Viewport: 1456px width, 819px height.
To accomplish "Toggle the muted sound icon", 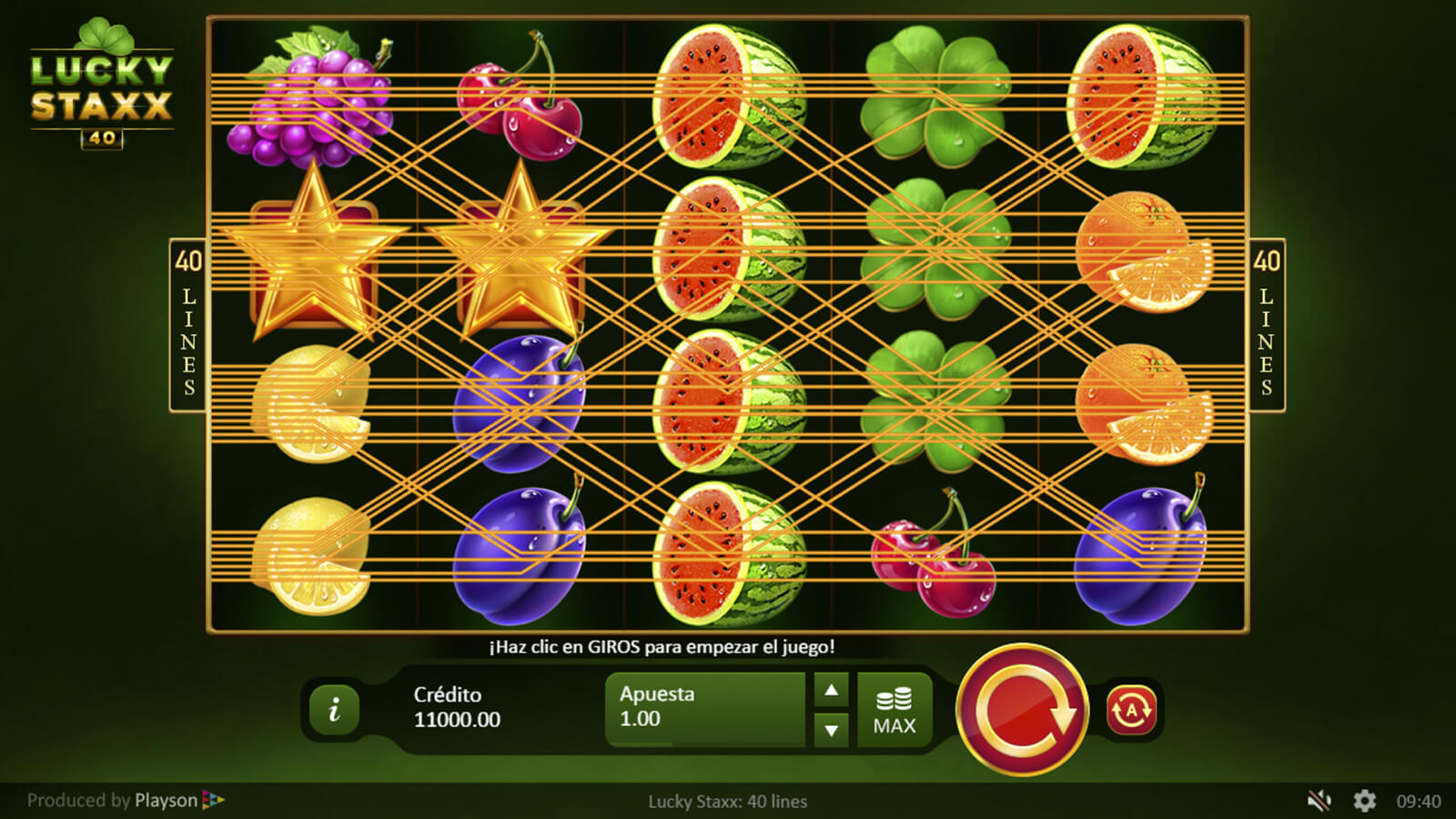I will (1319, 801).
